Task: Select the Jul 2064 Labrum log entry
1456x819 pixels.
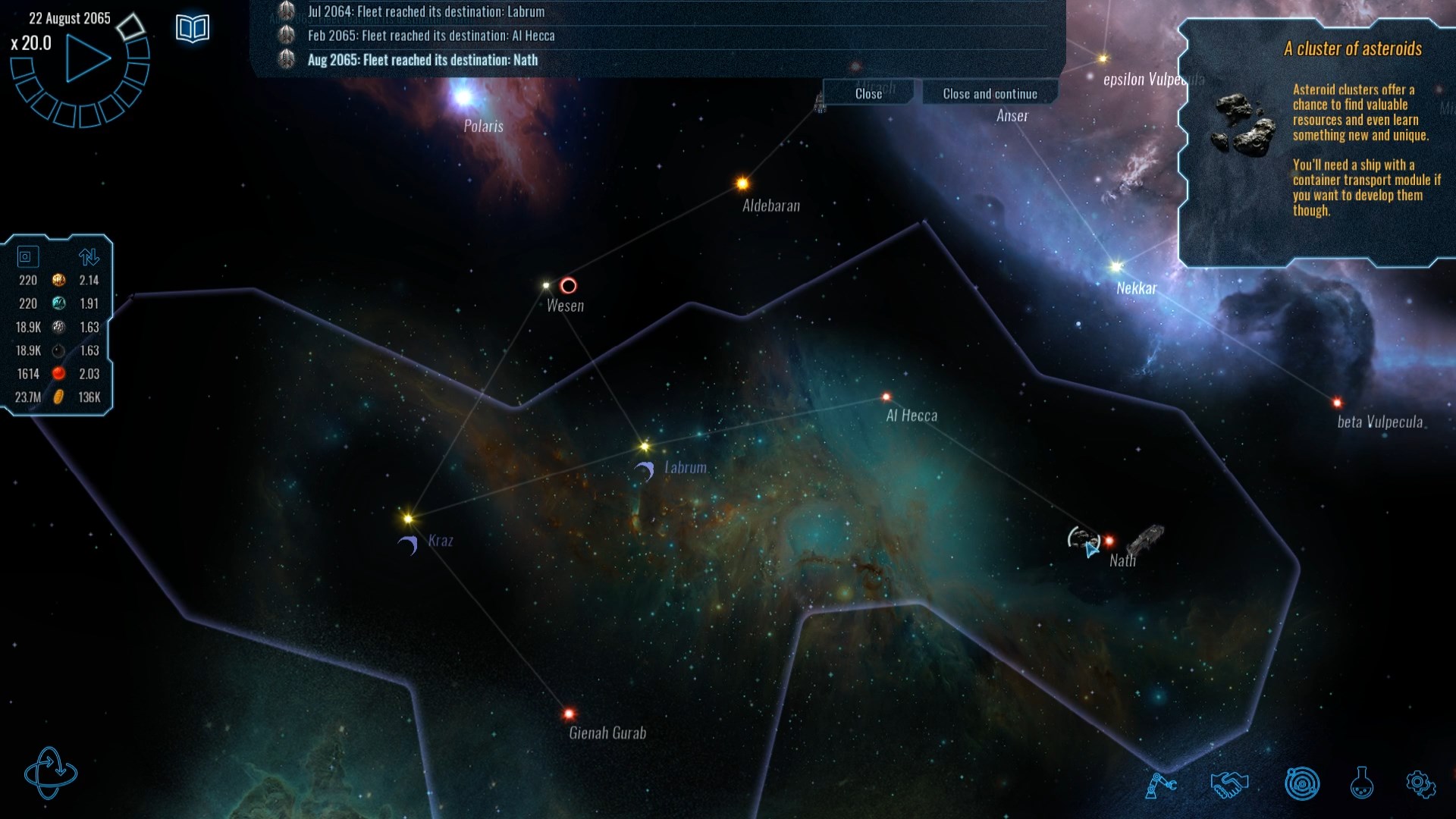Action: click(x=425, y=11)
